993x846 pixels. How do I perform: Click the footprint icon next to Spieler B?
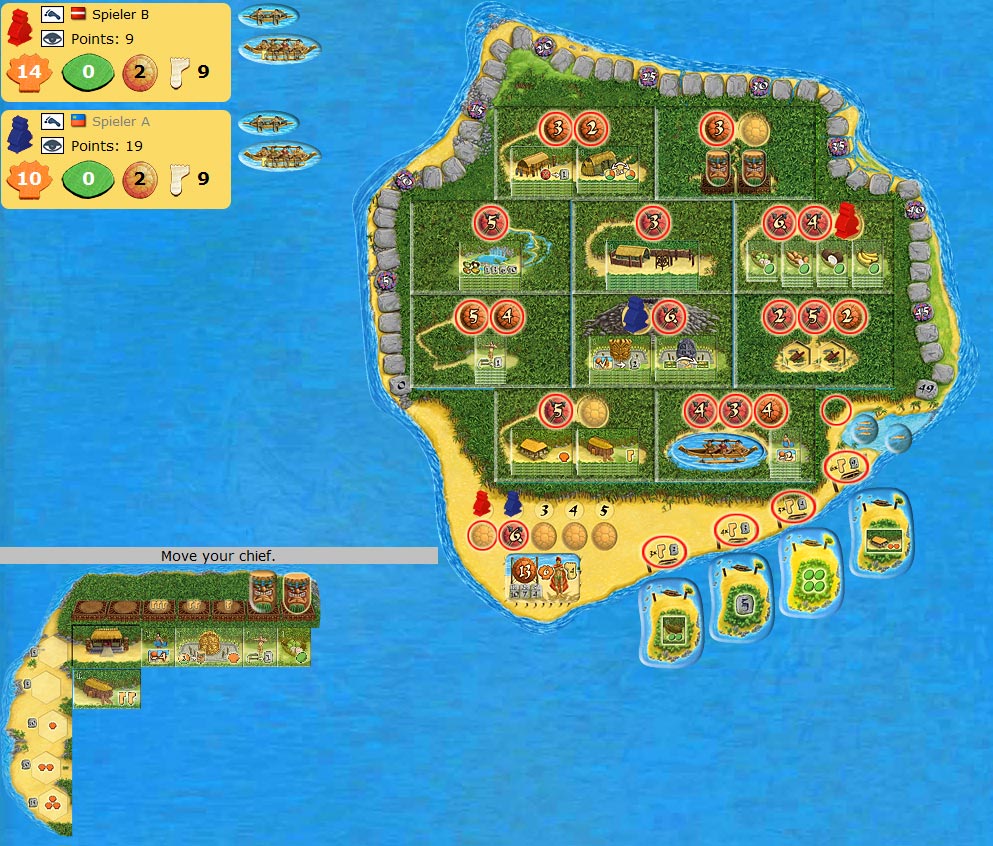pyautogui.click(x=180, y=72)
